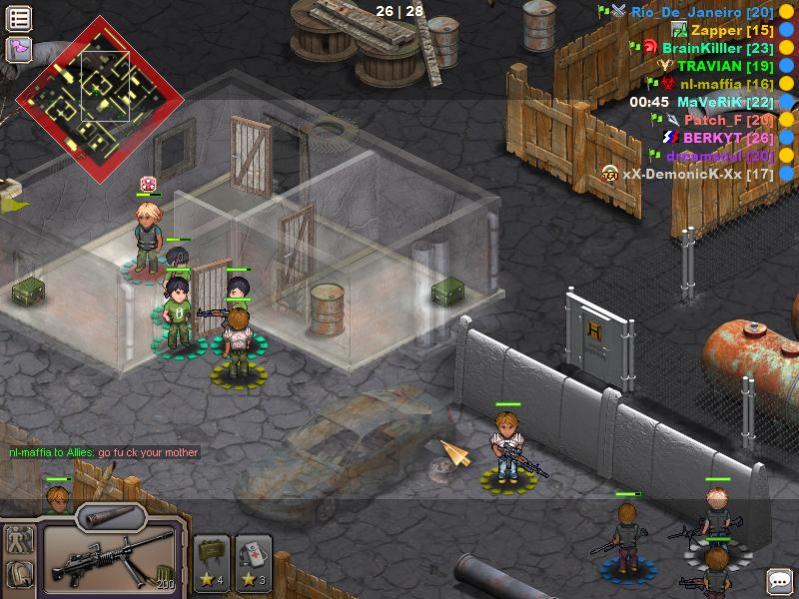This screenshot has height=599, width=799.
Task: Select Patch_F in the player list
Action: (728, 120)
